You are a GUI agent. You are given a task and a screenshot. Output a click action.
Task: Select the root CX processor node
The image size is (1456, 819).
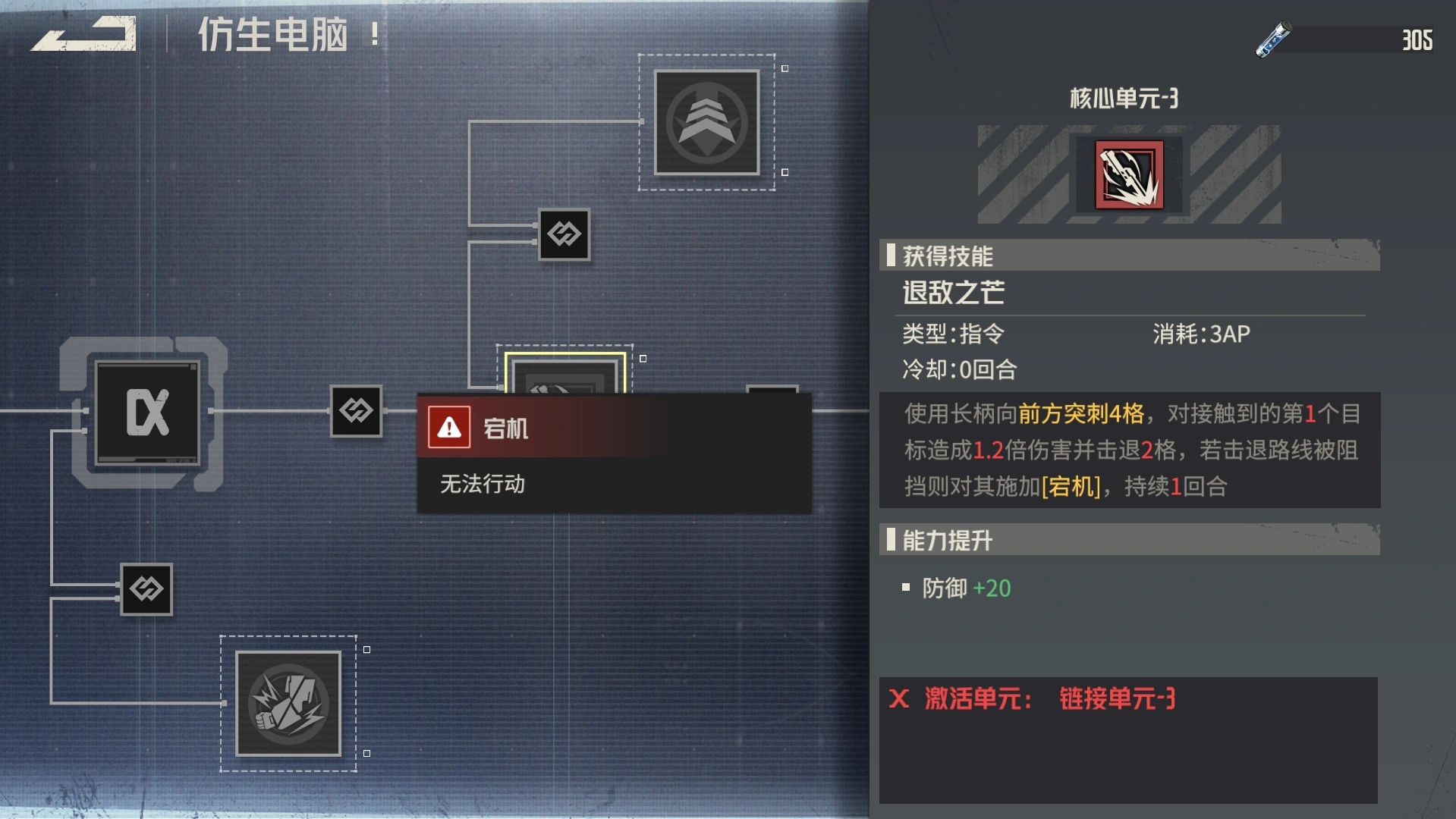point(146,412)
